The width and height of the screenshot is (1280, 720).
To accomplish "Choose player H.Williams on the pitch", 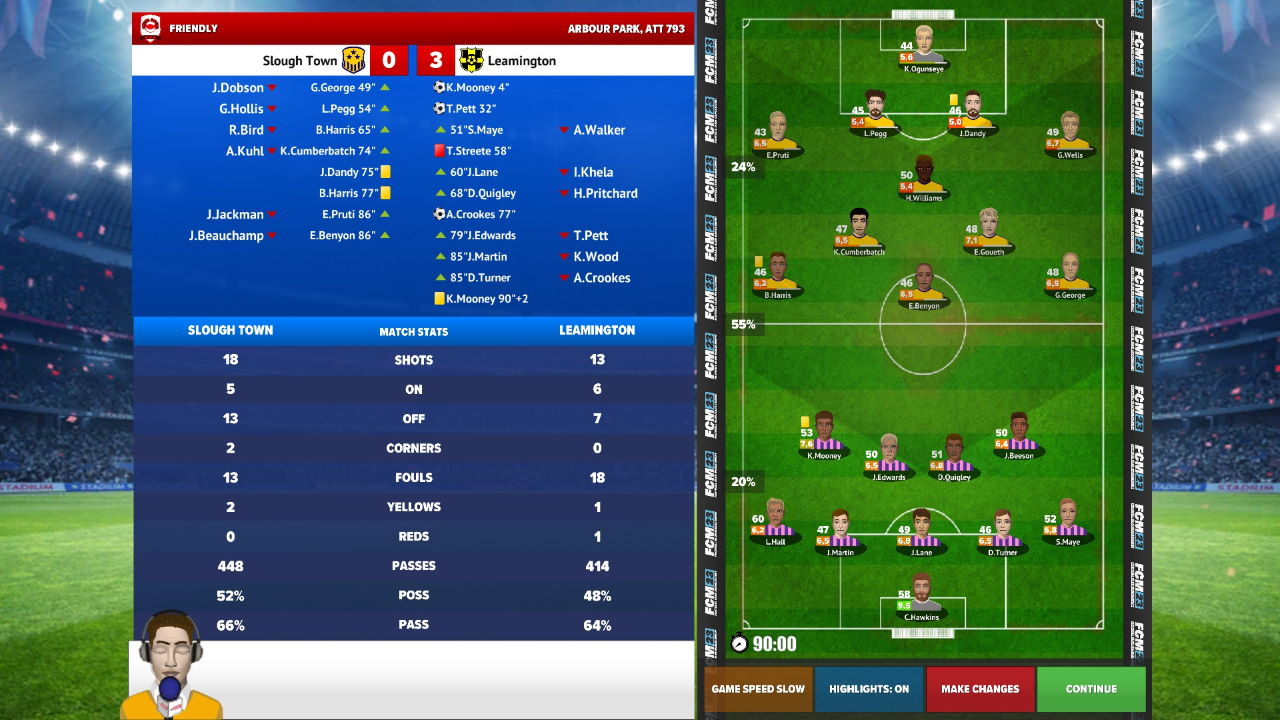I will (x=924, y=176).
